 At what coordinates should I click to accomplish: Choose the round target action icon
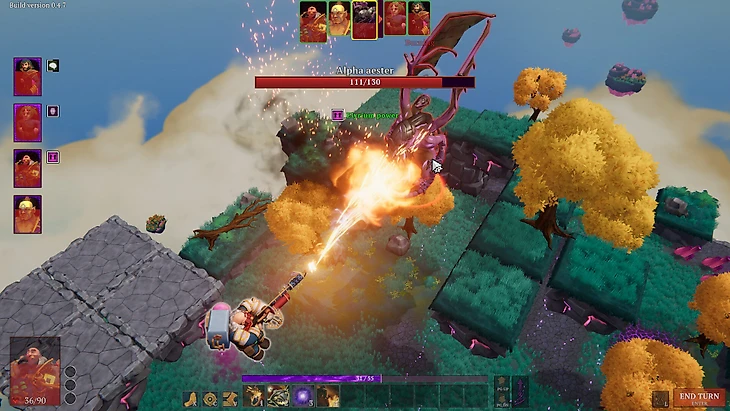pyautogui.click(x=210, y=398)
